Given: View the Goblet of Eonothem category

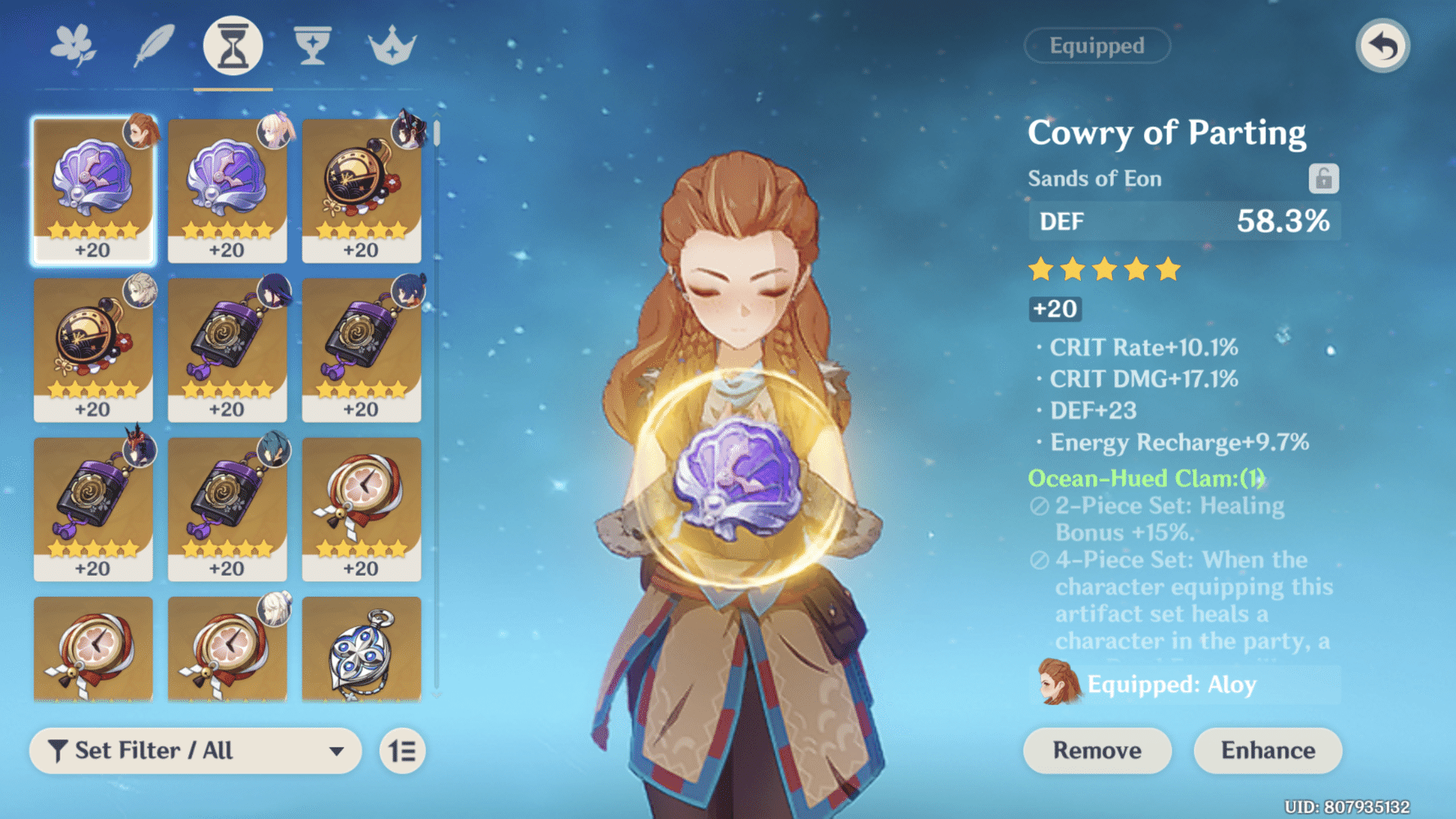Looking at the screenshot, I should tap(313, 45).
